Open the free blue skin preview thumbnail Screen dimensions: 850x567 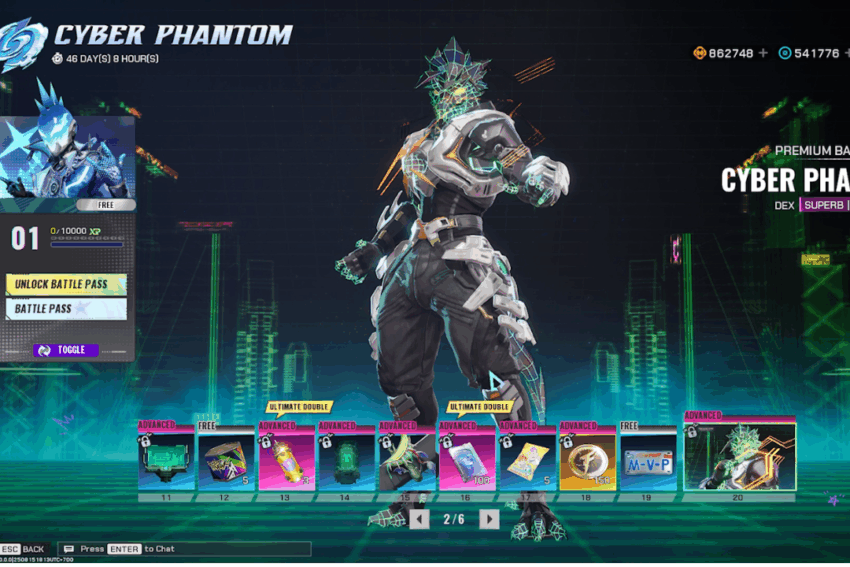coord(66,158)
